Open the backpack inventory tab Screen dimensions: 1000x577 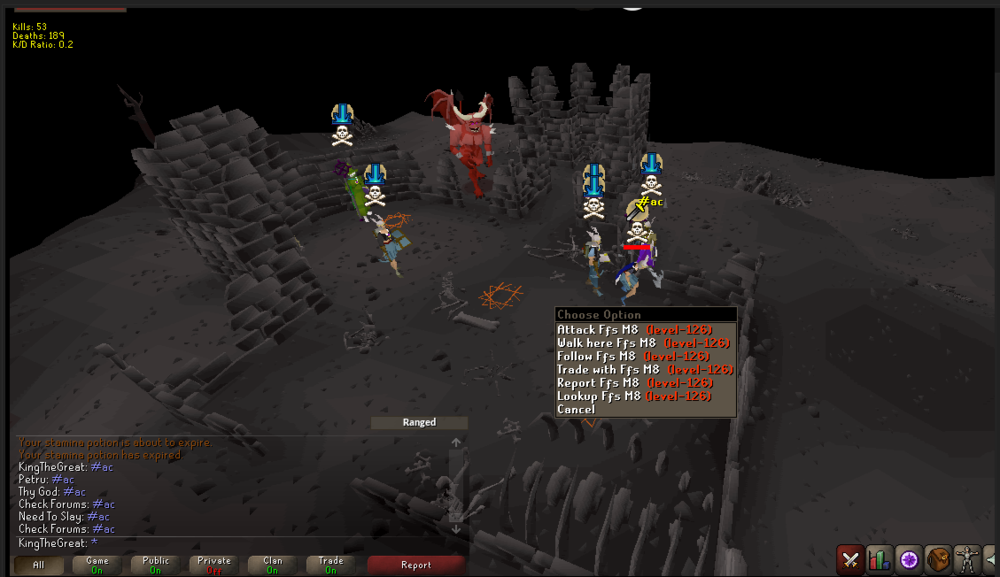(938, 559)
